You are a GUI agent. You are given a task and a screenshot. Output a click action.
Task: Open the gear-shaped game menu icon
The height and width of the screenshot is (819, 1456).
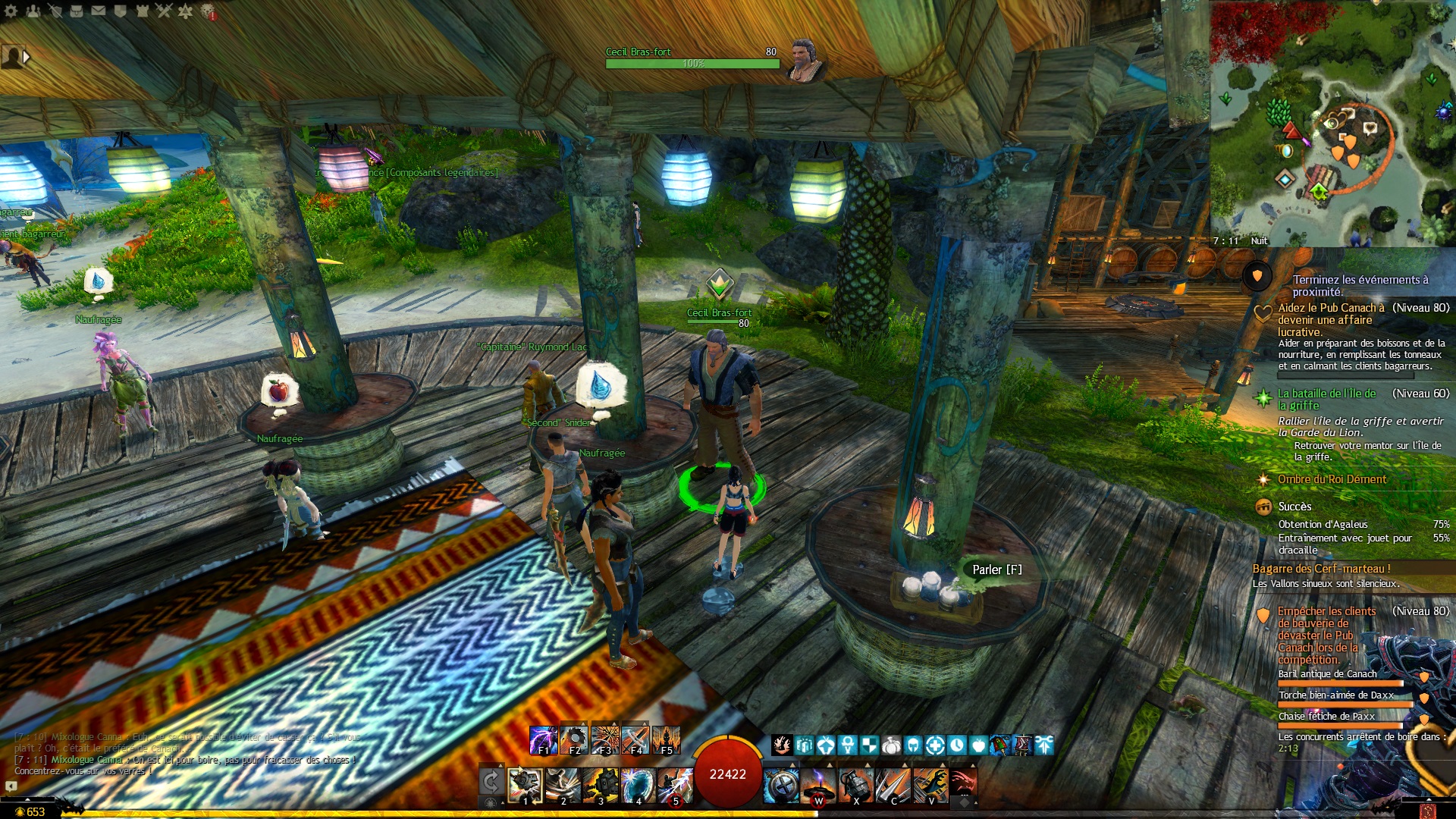[11, 11]
